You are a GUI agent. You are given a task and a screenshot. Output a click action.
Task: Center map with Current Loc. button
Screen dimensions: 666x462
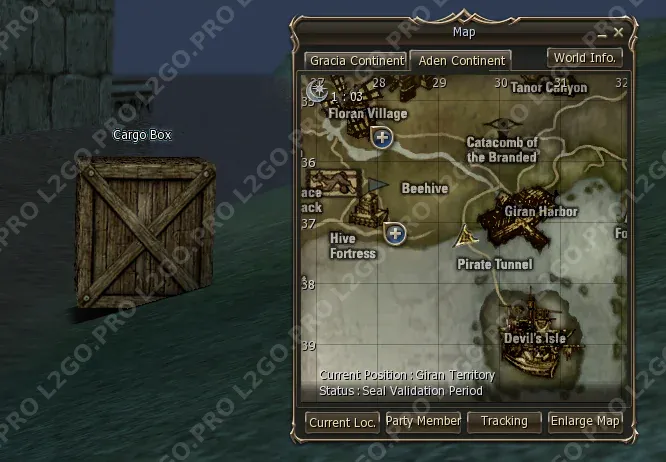(342, 422)
